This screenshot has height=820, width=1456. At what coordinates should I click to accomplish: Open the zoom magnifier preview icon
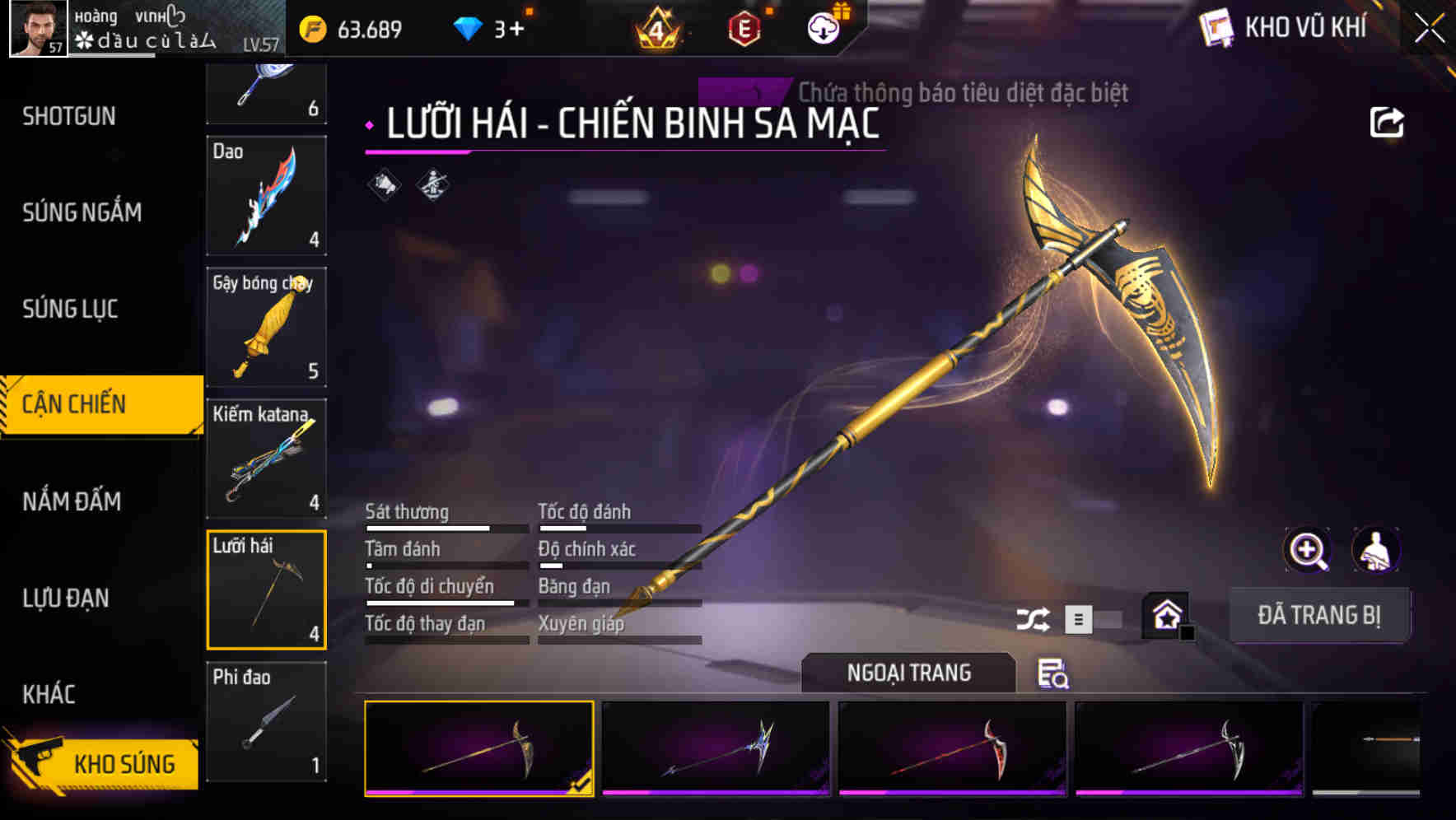(1306, 550)
